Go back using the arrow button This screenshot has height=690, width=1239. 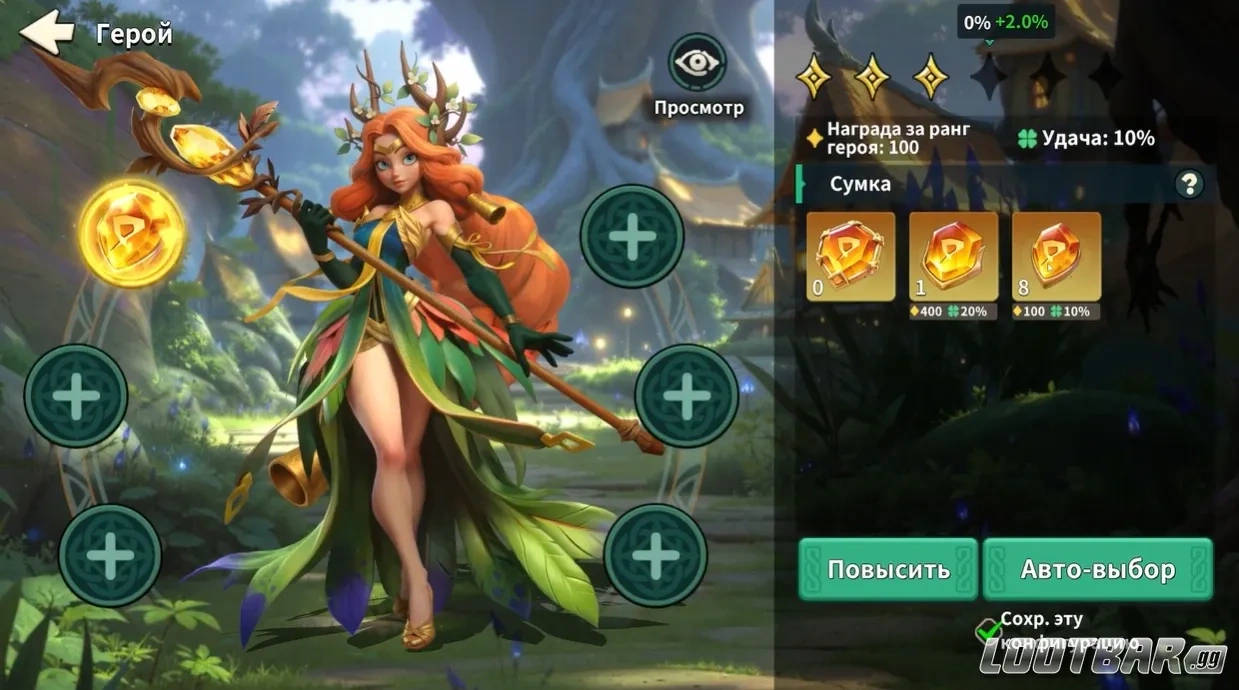click(47, 33)
